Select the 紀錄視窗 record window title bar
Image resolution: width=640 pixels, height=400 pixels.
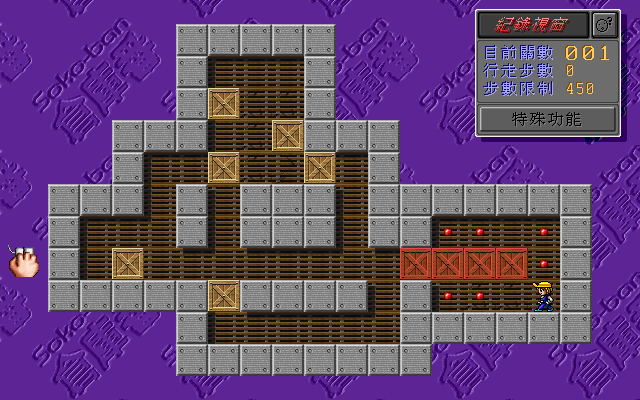coord(532,24)
